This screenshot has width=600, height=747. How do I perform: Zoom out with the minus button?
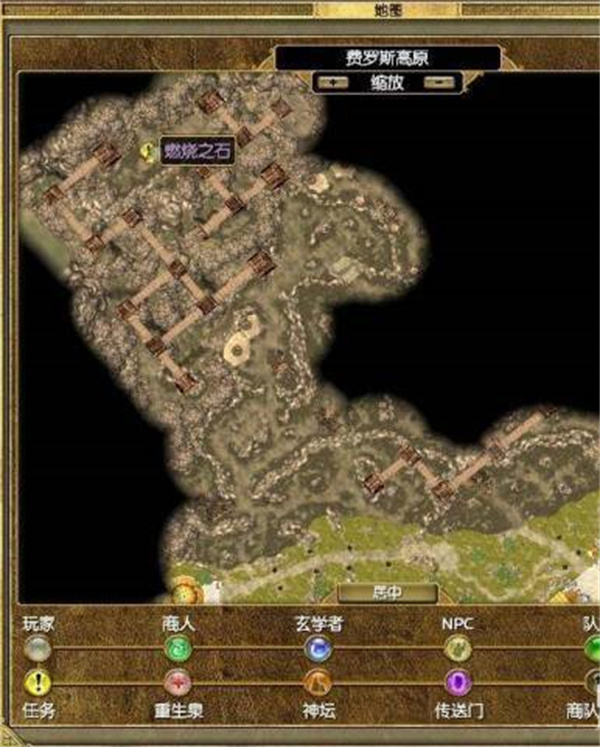pos(432,83)
